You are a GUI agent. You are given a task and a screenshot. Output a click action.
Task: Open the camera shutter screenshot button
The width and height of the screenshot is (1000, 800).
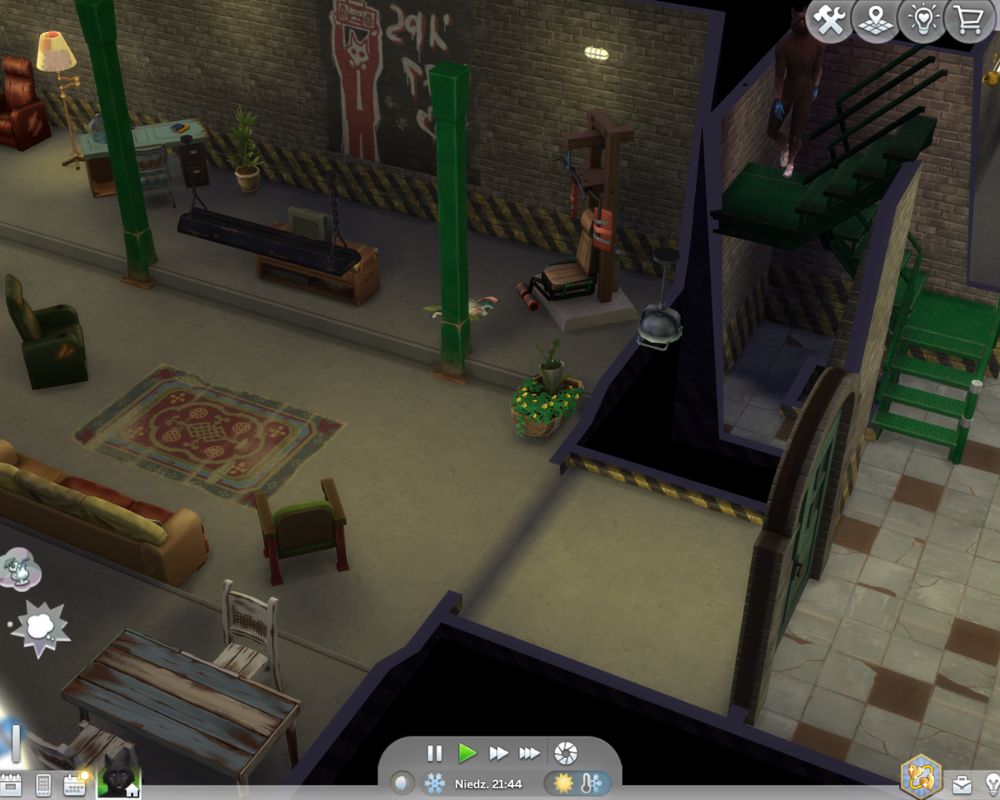[x=566, y=753]
